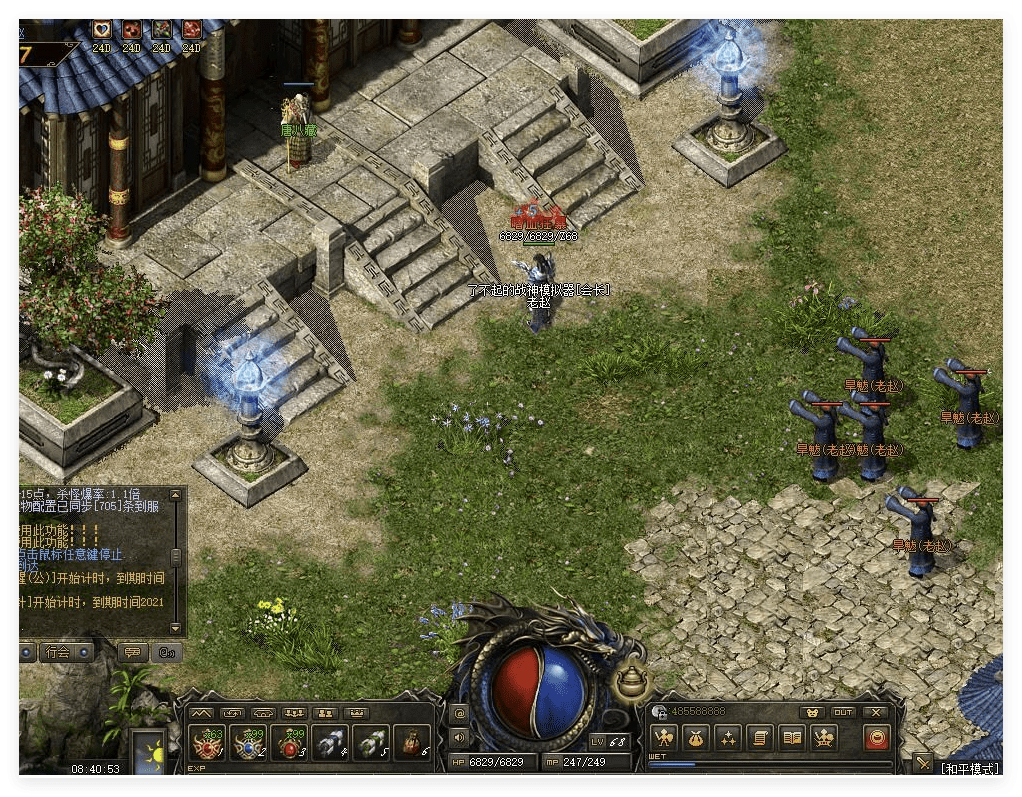Screen dimensions: 1022x797
Task: Toggle the sound speaker button
Action: pos(459,737)
